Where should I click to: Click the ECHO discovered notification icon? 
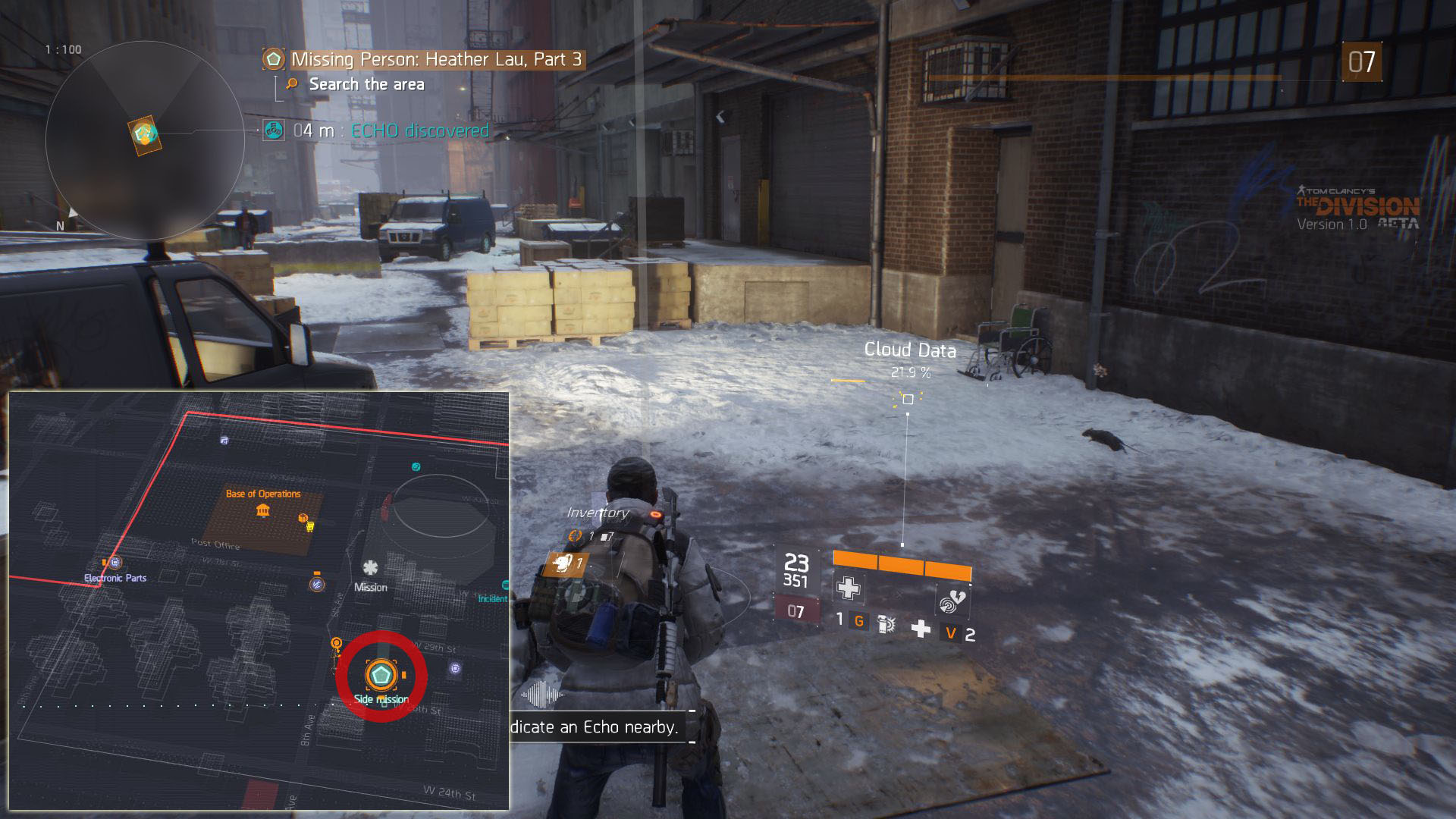click(x=274, y=130)
